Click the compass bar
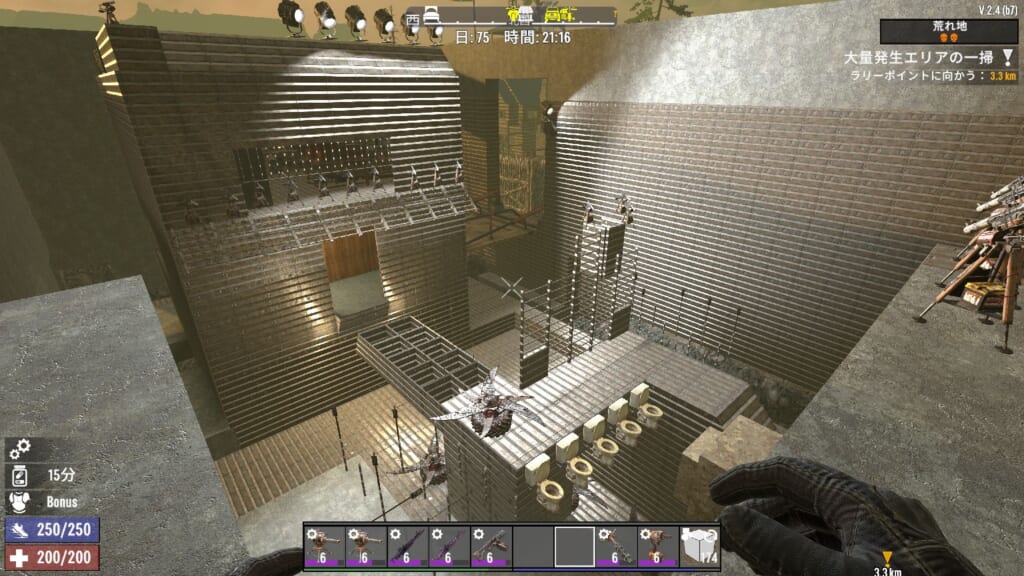 [512, 15]
